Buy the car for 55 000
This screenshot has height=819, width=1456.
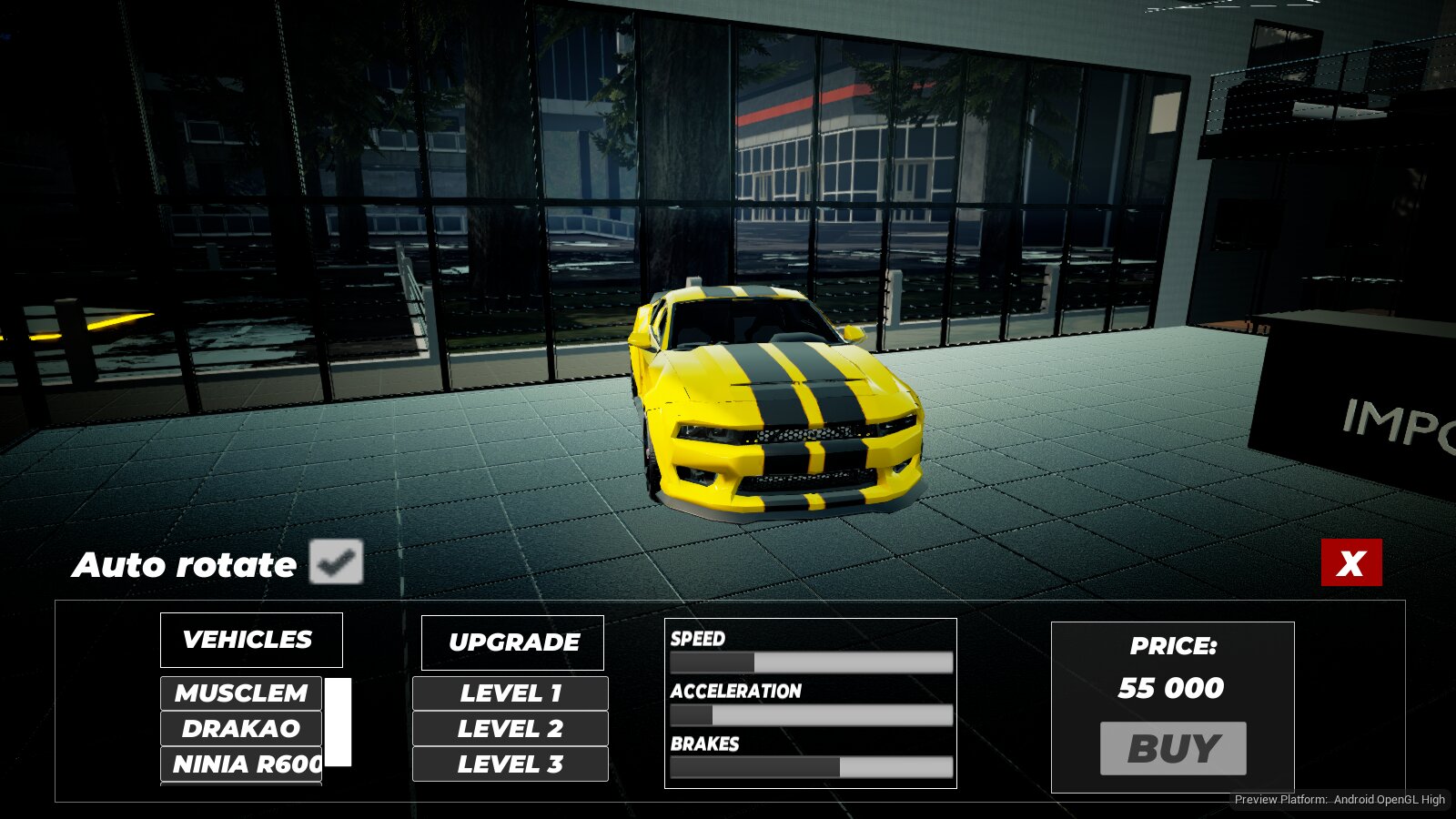(1173, 749)
